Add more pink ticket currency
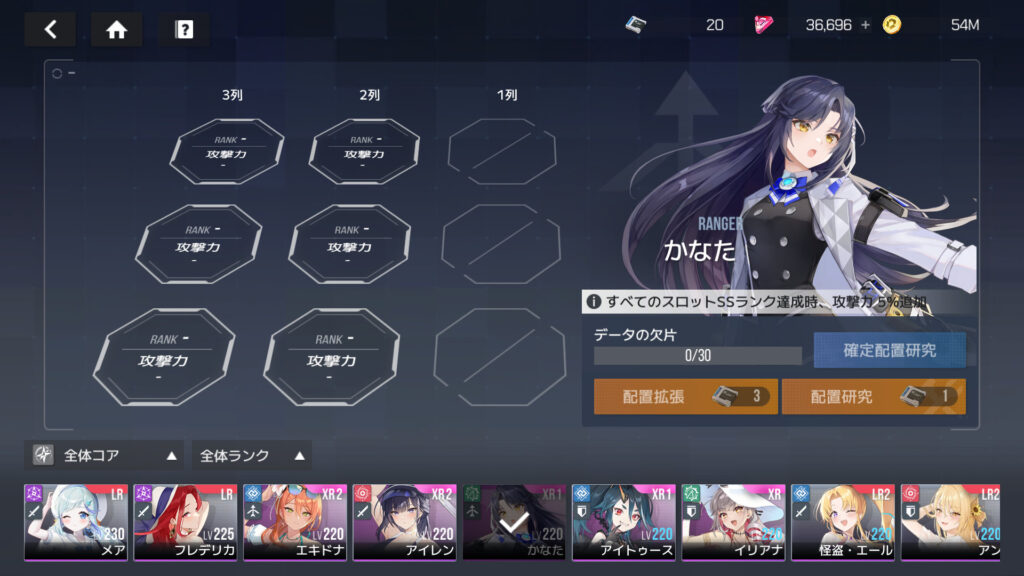This screenshot has height=576, width=1024. [x=865, y=25]
